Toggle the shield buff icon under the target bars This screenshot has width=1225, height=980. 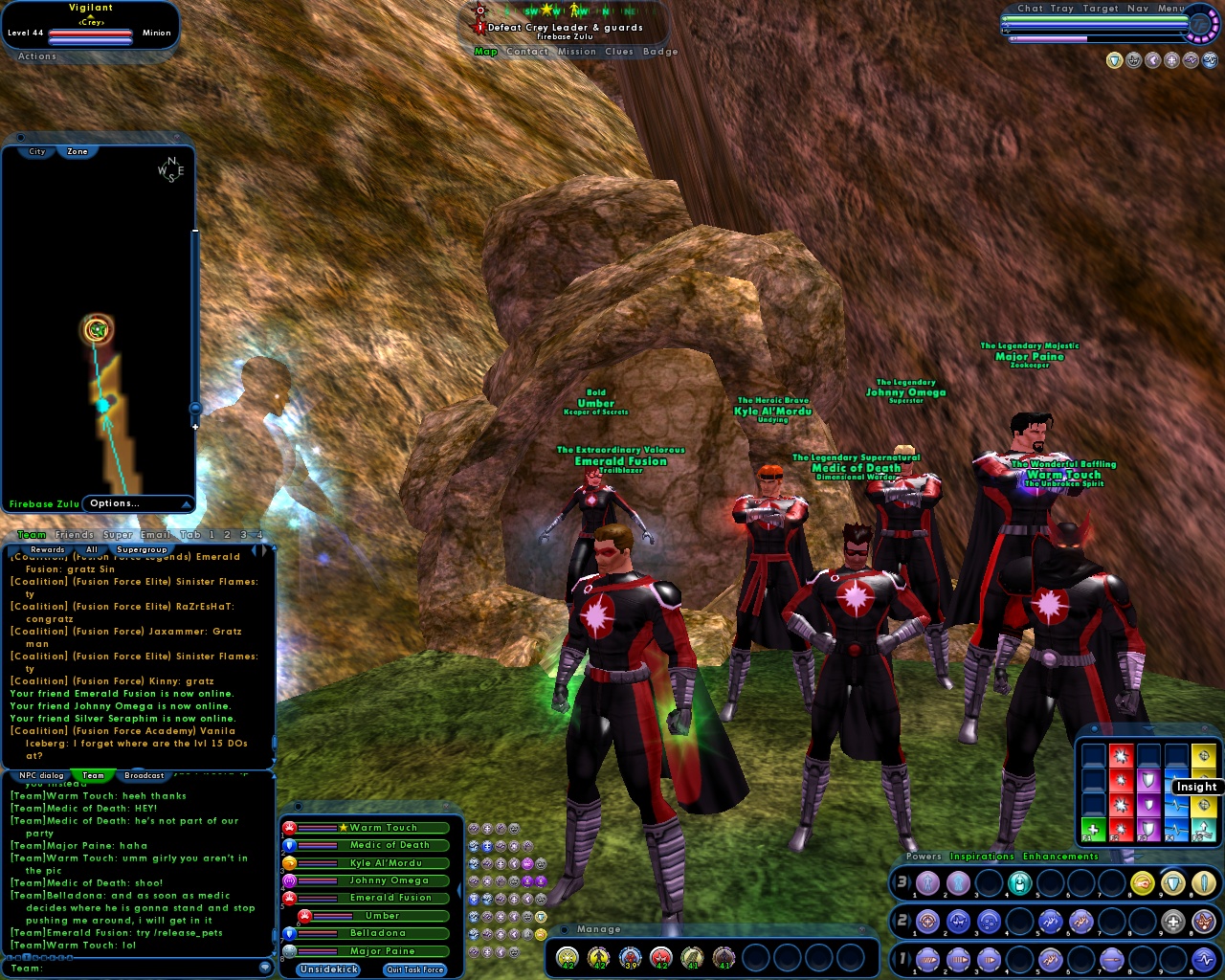coord(542,916)
